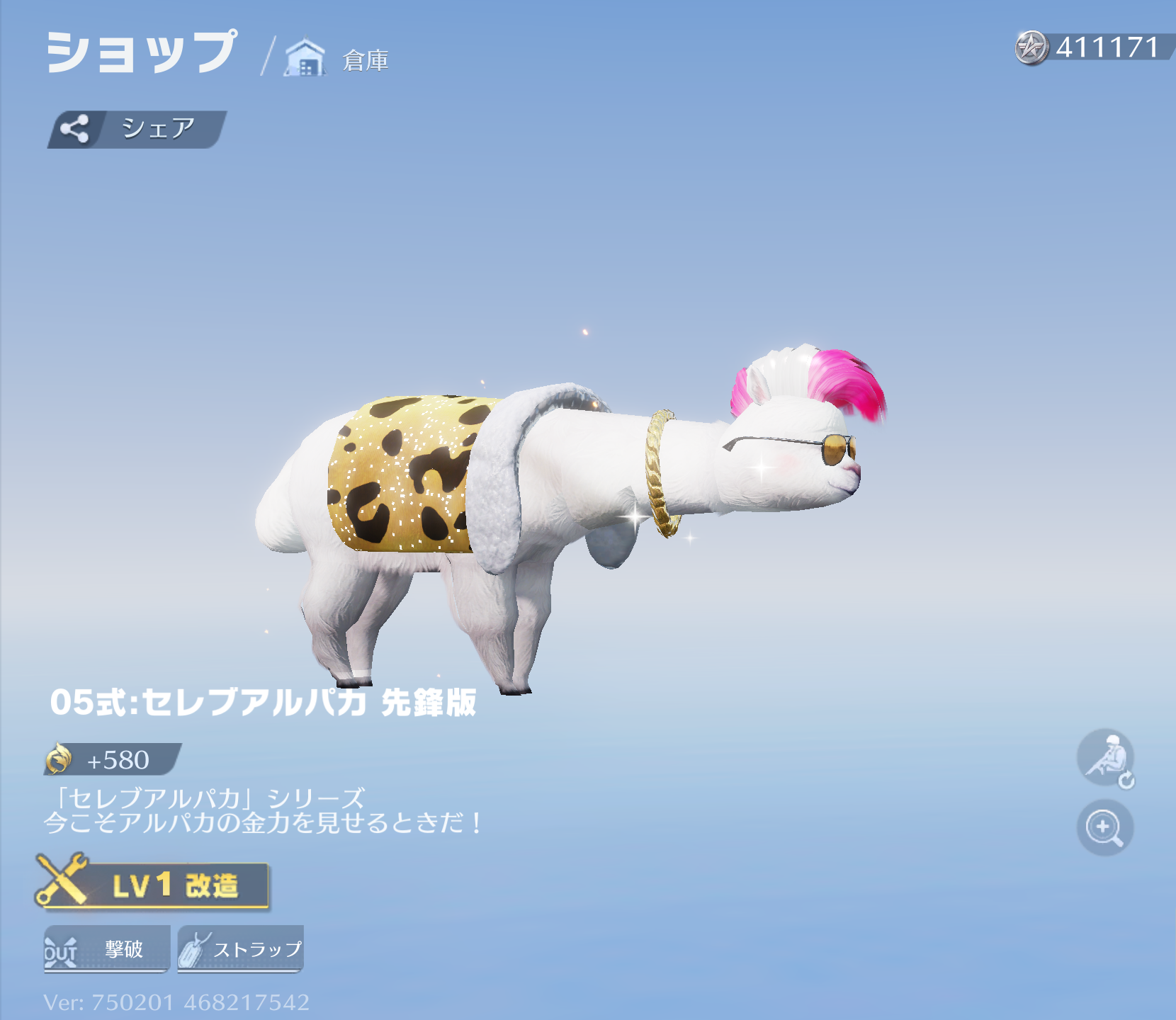Toggle the soldier preview rotate icon

[x=1105, y=759]
